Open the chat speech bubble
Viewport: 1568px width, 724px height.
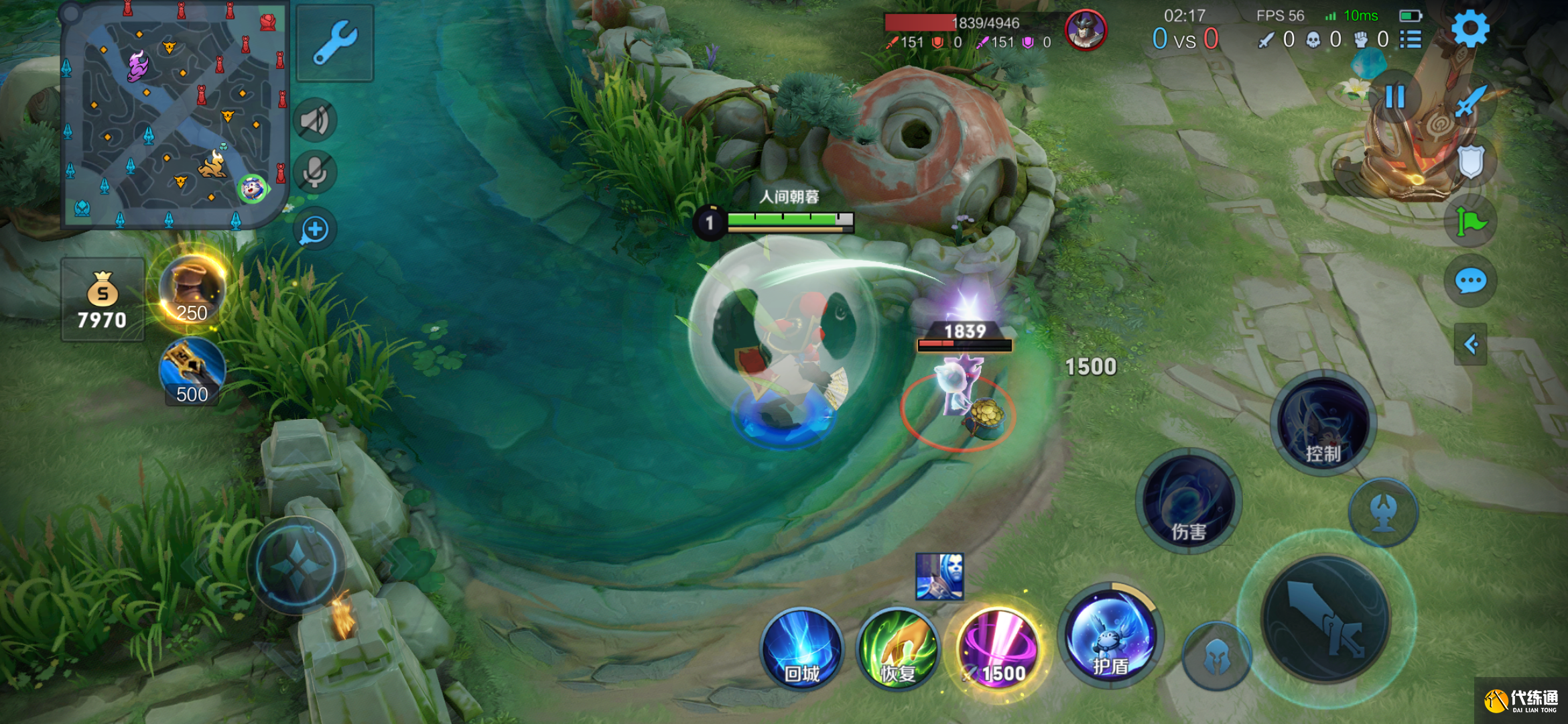click(1471, 281)
